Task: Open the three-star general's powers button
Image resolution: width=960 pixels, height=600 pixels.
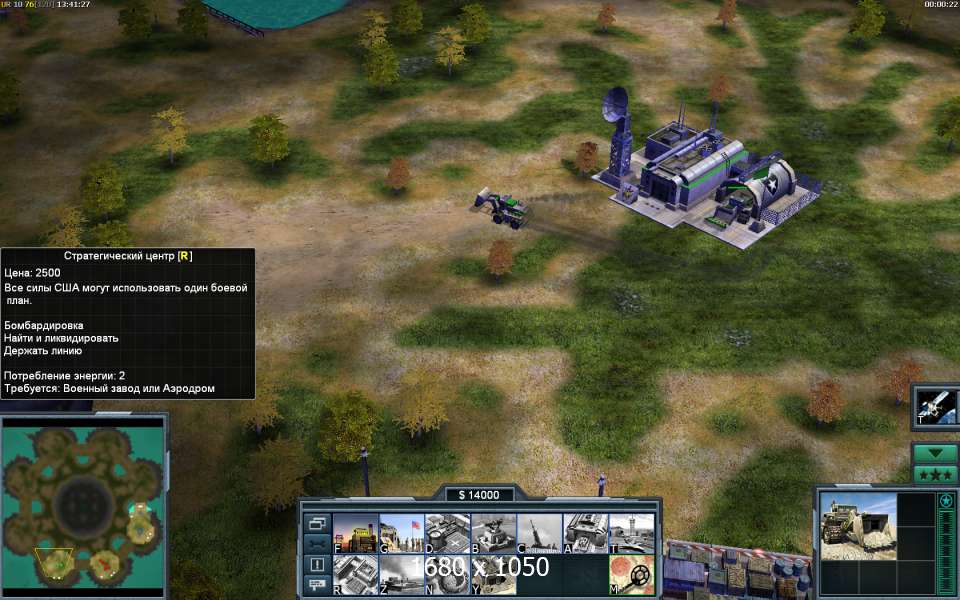Action: (936, 474)
